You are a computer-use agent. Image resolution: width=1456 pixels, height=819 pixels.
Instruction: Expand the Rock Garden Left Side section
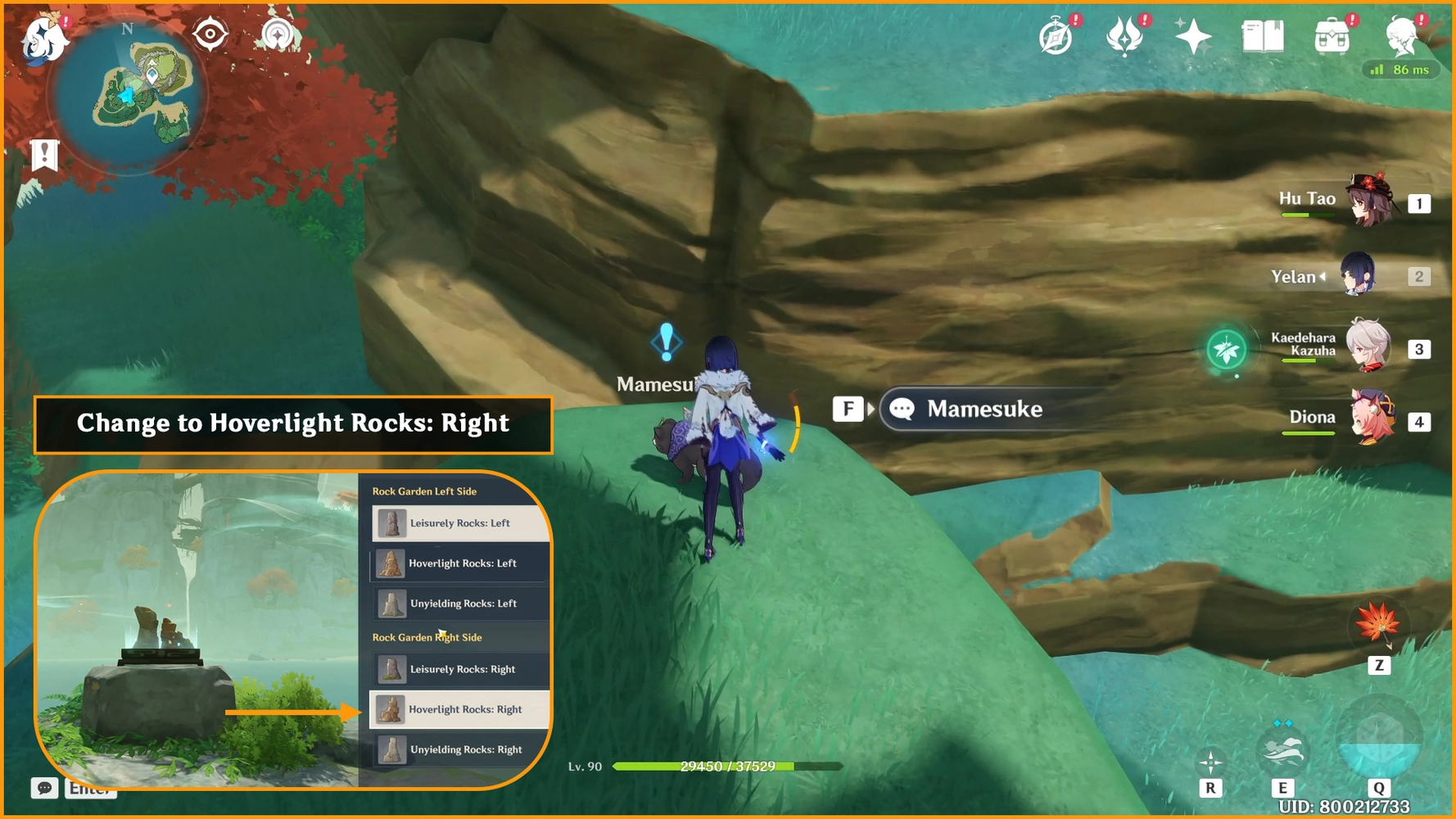[426, 491]
